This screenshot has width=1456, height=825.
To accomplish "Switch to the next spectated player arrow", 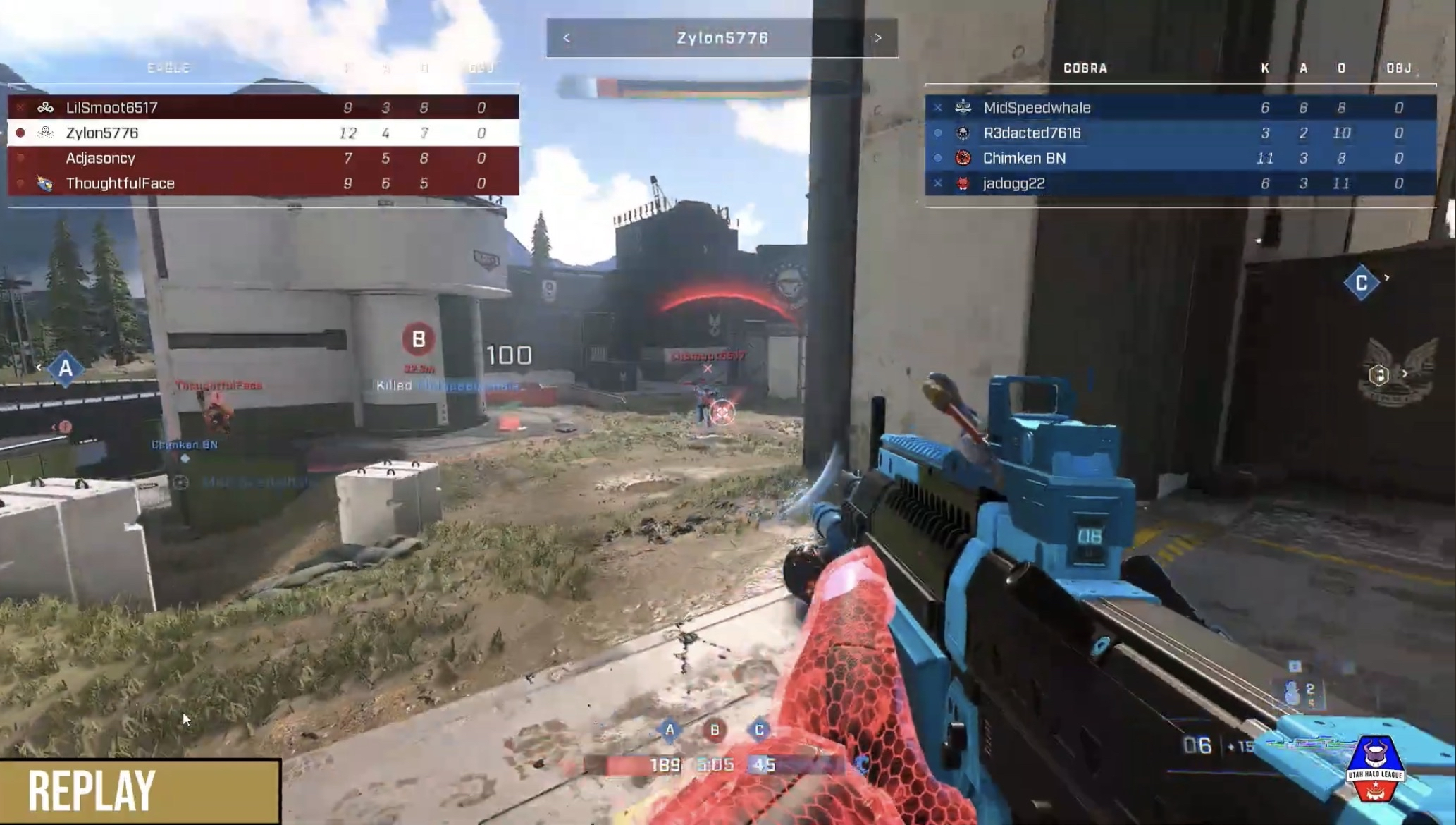I will click(x=878, y=38).
